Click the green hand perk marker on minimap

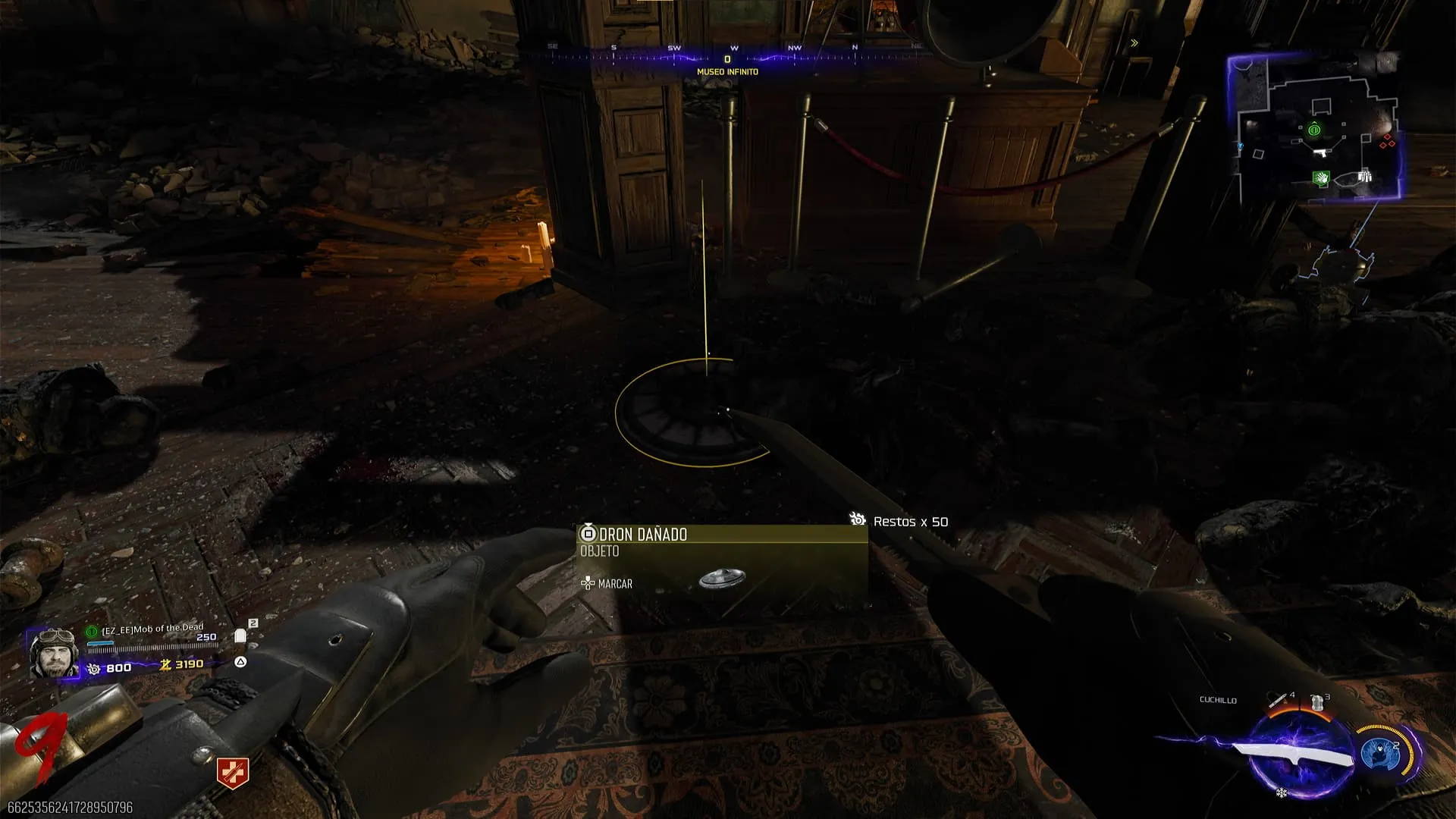click(1321, 178)
